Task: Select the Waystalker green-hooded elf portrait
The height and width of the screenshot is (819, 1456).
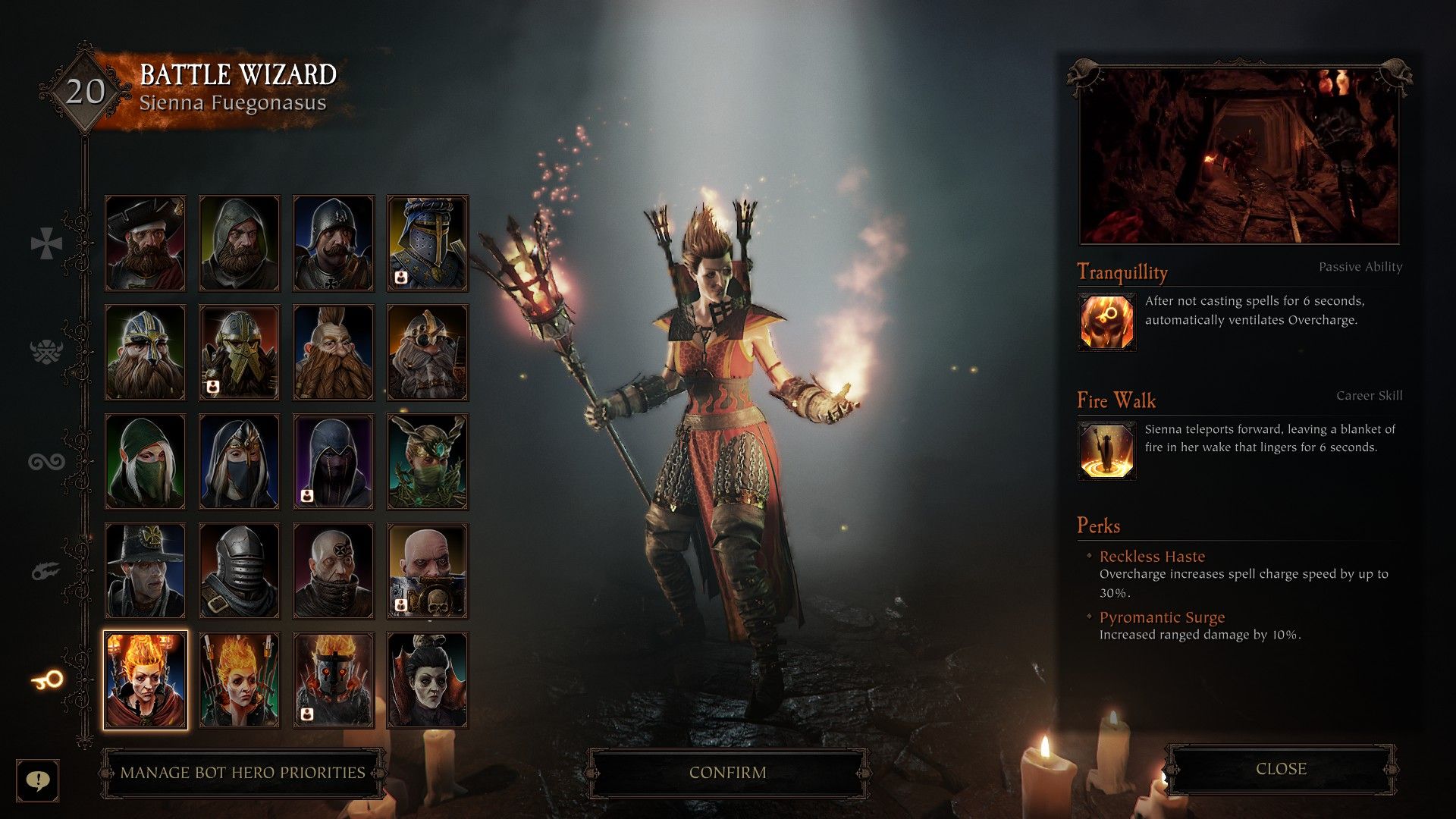Action: click(x=146, y=462)
